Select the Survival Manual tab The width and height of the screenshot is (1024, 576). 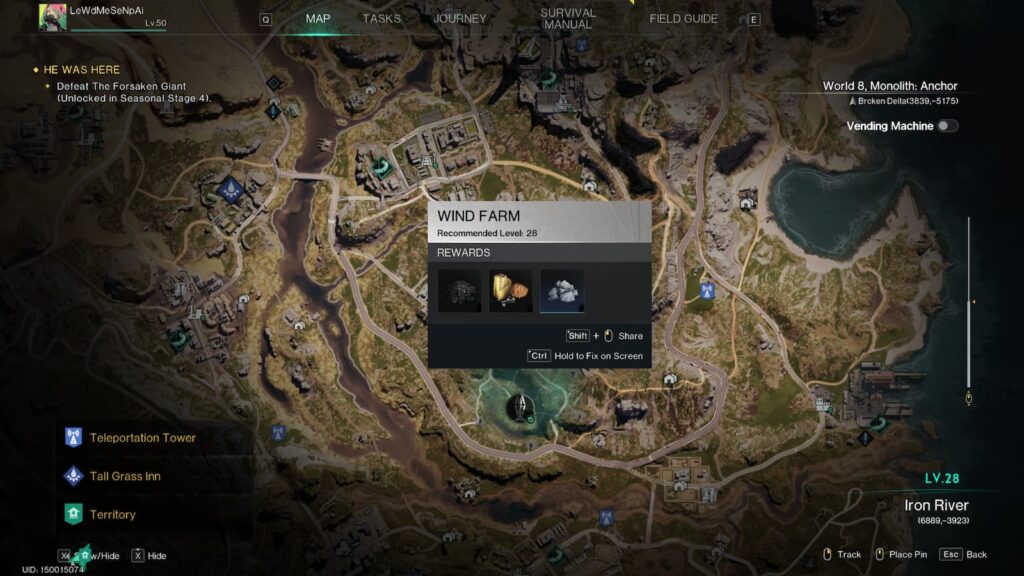point(568,19)
